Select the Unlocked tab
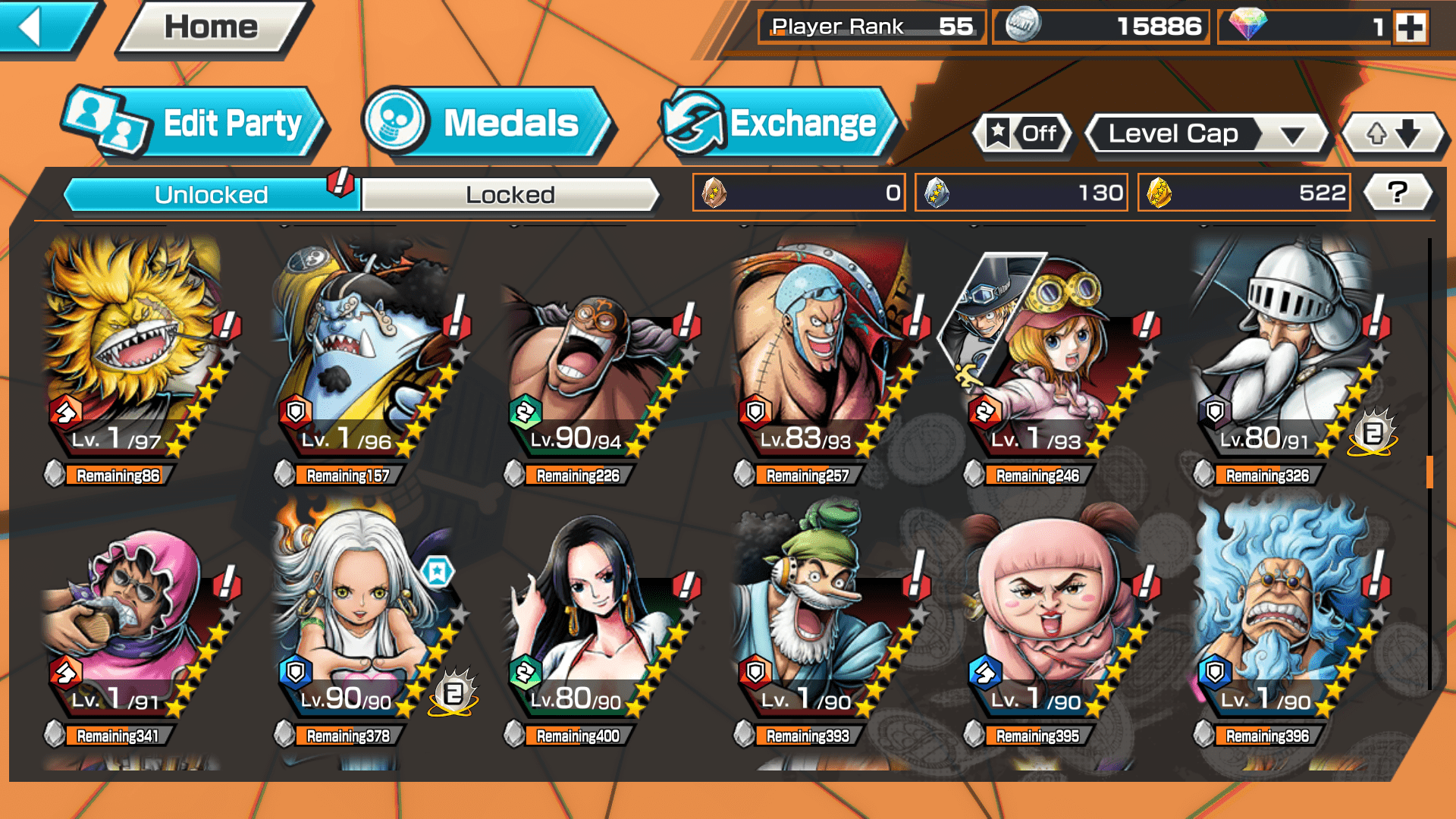1456x819 pixels. click(210, 195)
